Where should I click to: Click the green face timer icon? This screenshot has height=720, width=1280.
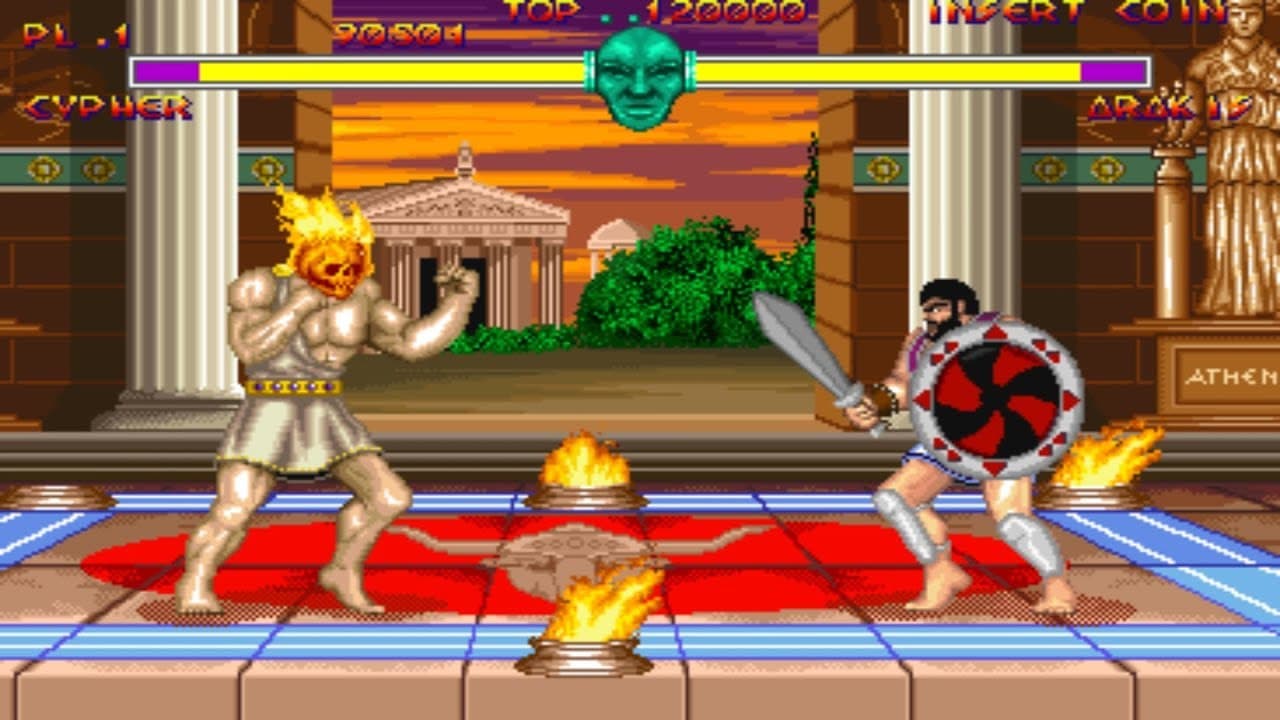pos(643,75)
